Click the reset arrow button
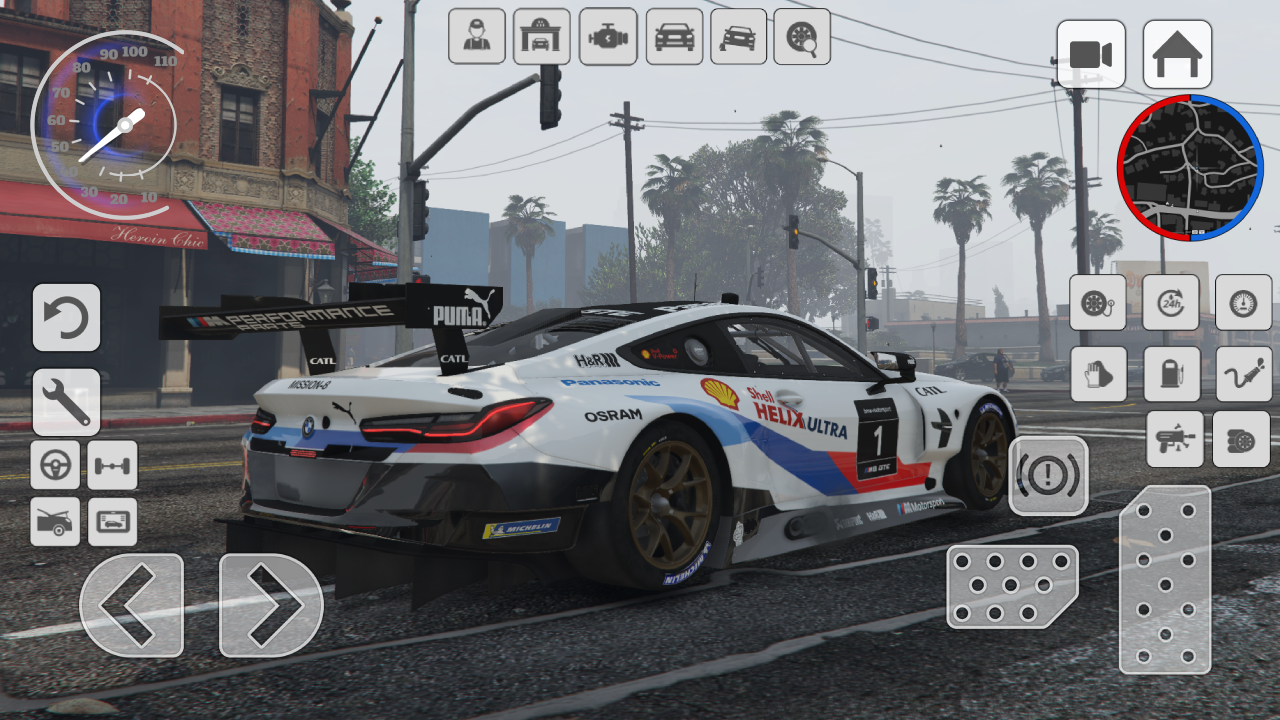The height and width of the screenshot is (720, 1280). click(66, 318)
